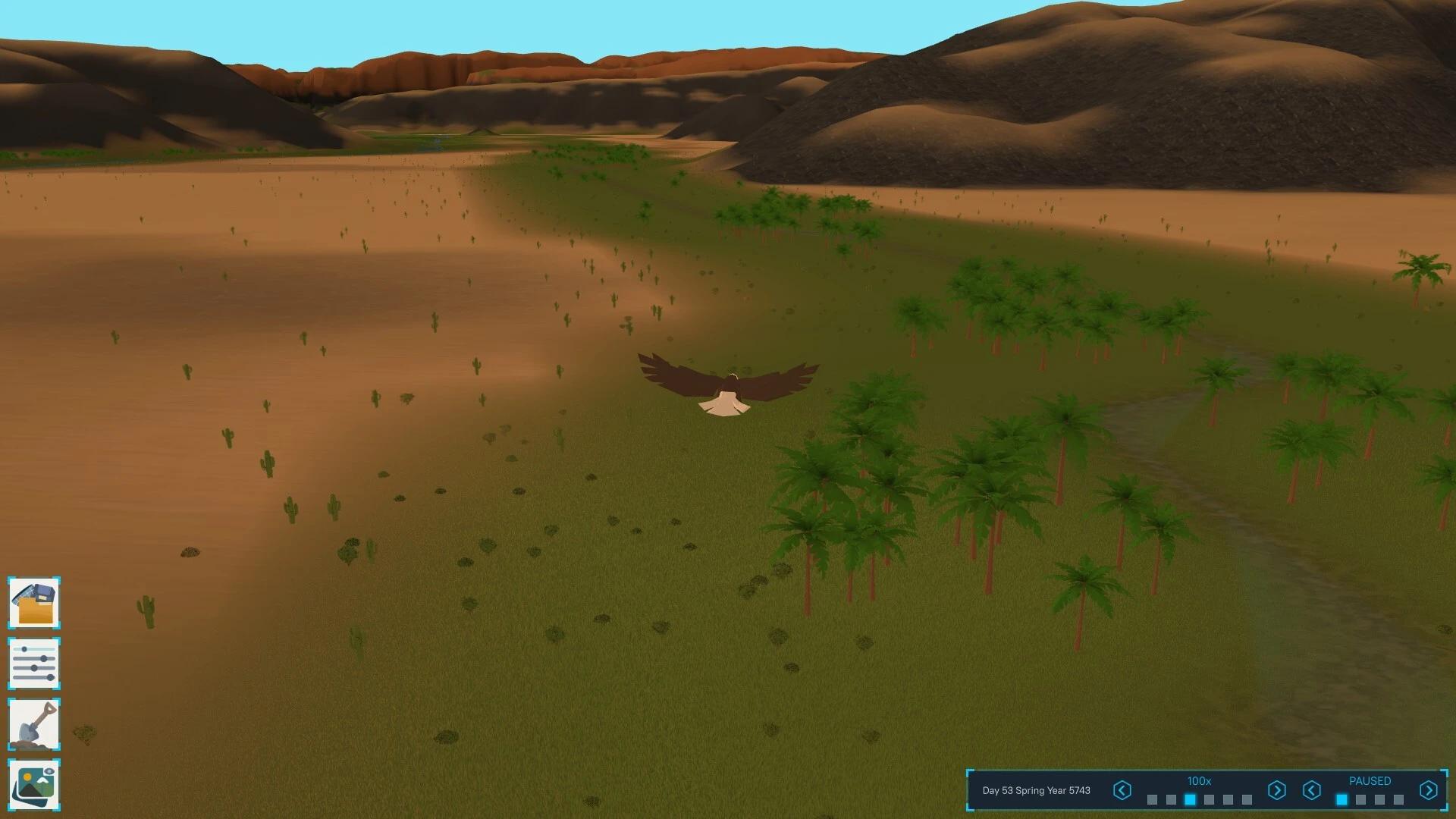Screen dimensions: 1456x819
Task: Step speed up with right hexagon stepper
Action: [x=1278, y=790]
